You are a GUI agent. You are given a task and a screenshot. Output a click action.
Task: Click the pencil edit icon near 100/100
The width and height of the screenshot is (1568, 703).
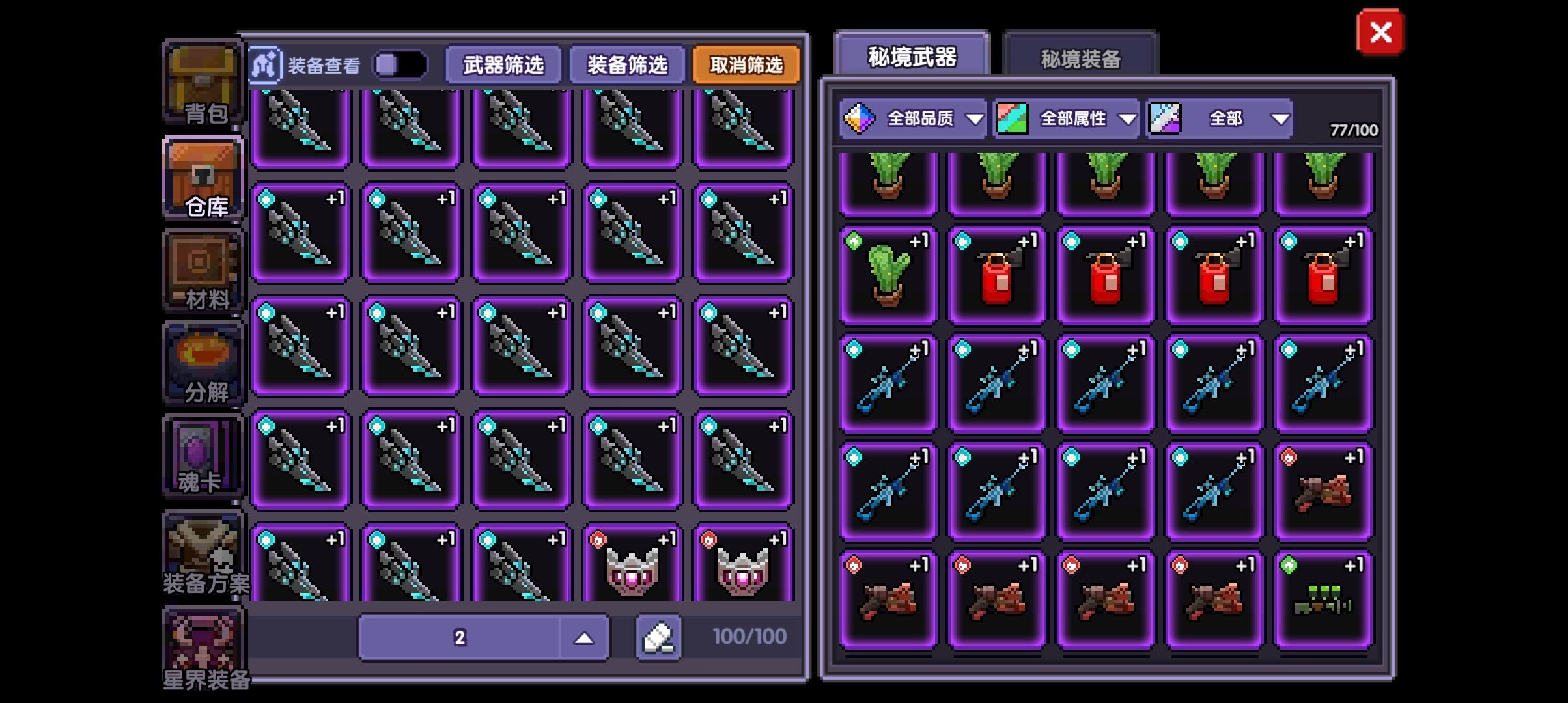[x=659, y=637]
